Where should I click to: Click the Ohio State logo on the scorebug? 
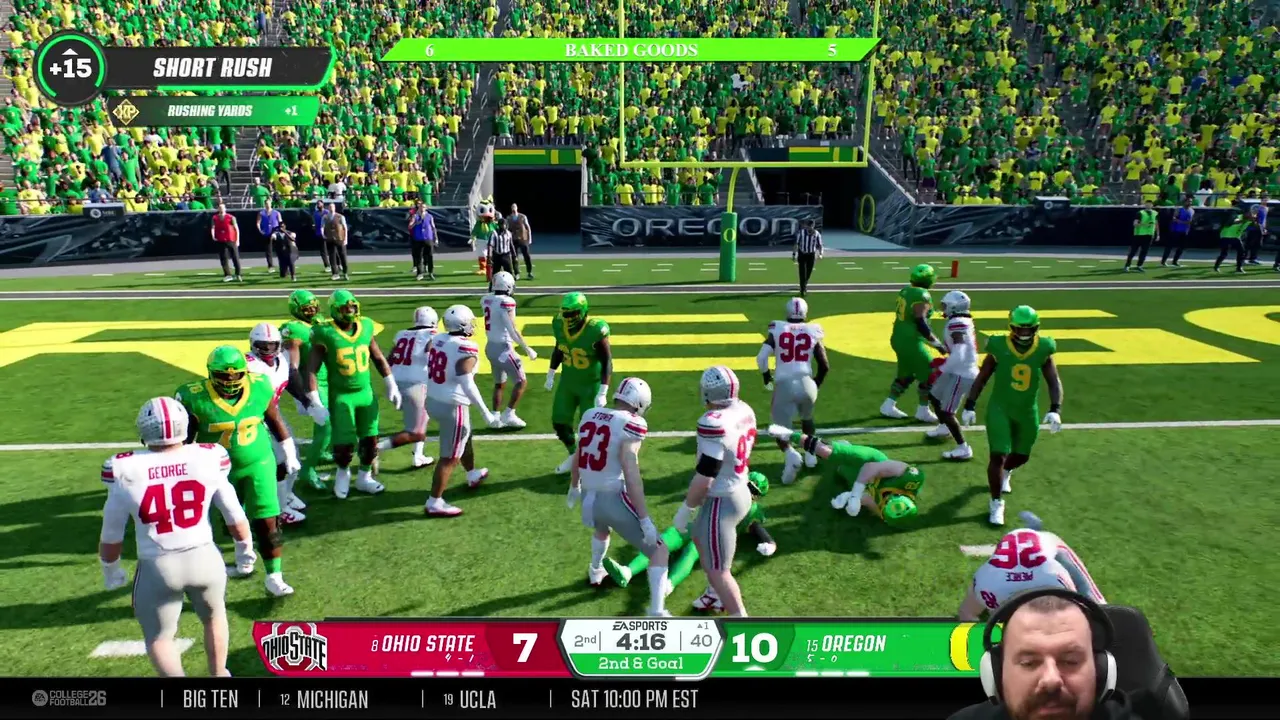293,648
